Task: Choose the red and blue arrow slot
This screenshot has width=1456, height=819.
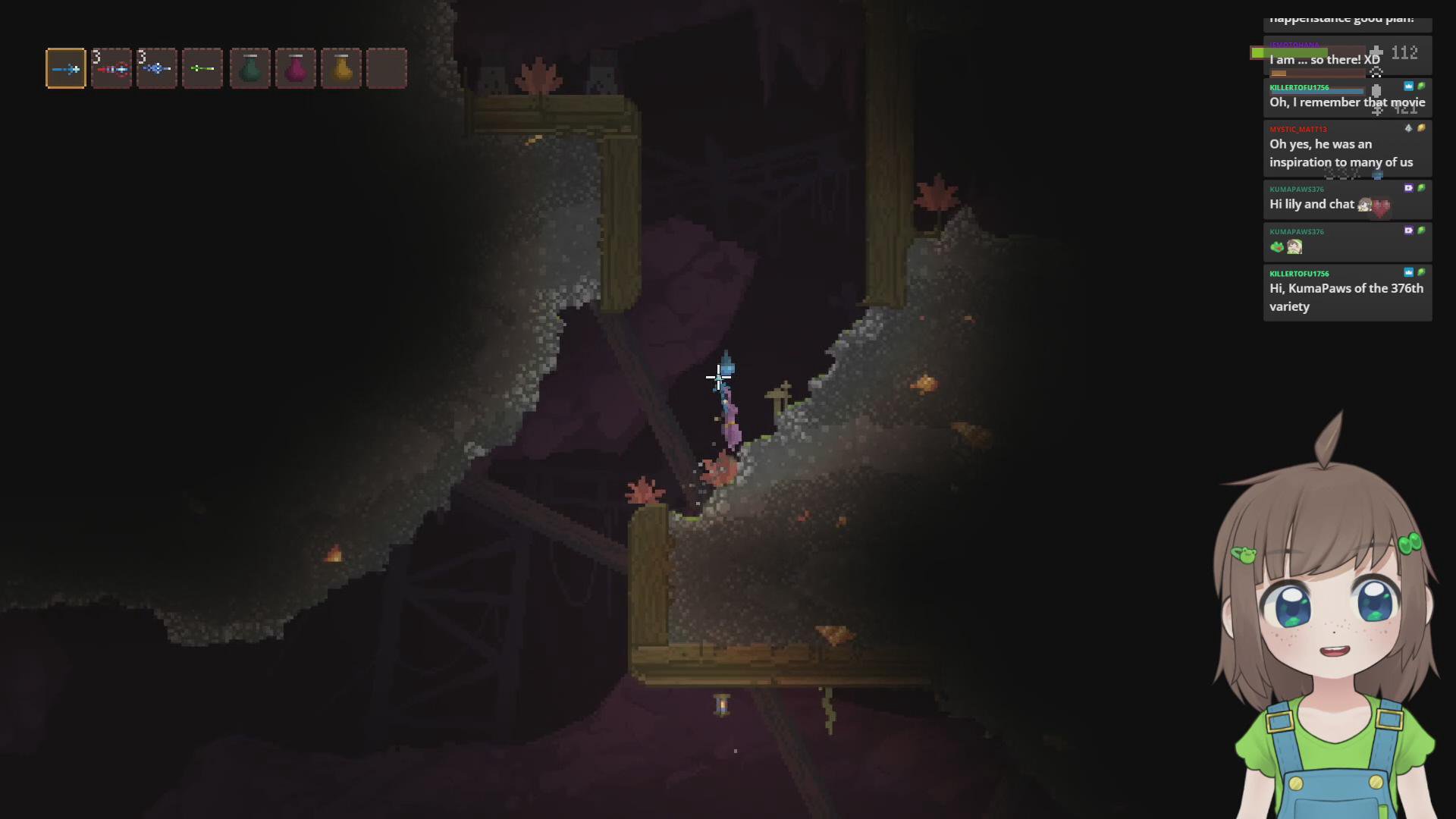Action: point(111,69)
